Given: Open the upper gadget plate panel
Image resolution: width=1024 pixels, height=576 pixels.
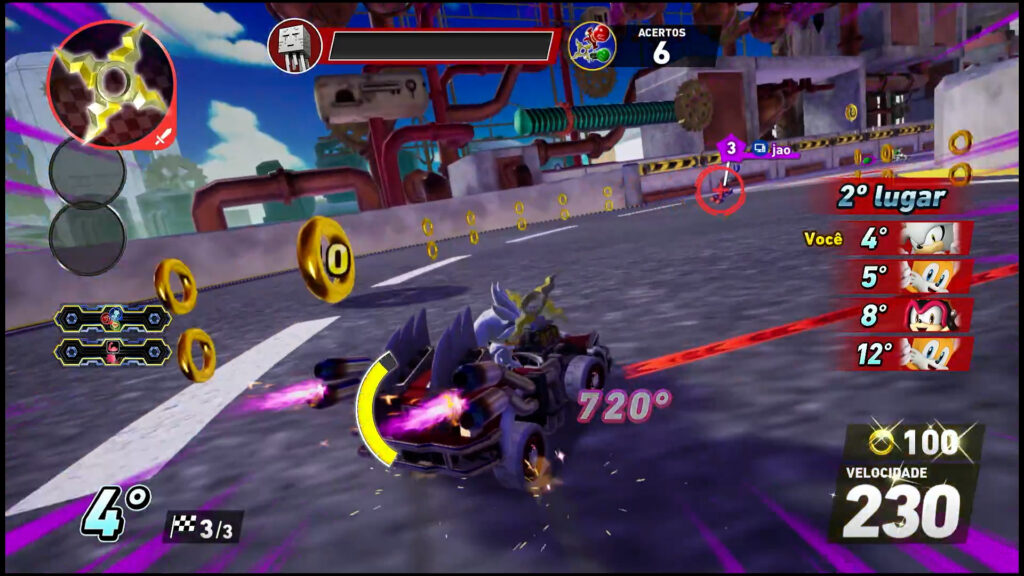Looking at the screenshot, I should click(x=112, y=318).
